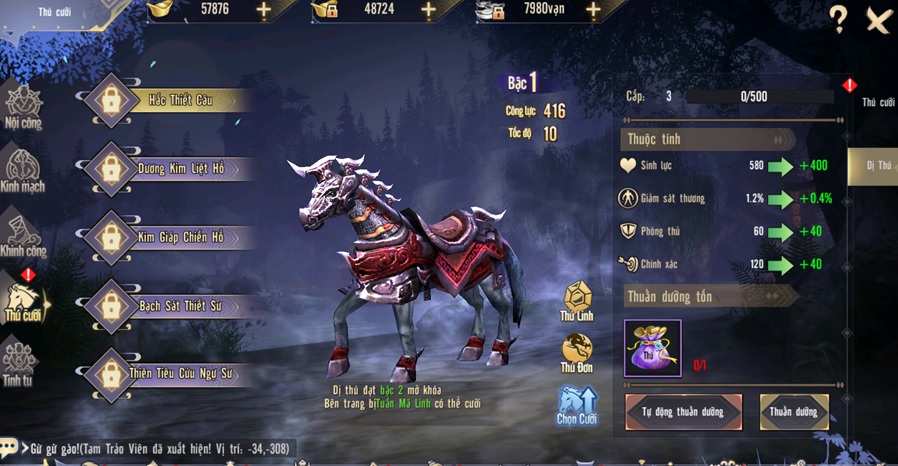This screenshot has width=898, height=466.
Task: Add more gold ingots with the plus
Action: click(x=264, y=10)
